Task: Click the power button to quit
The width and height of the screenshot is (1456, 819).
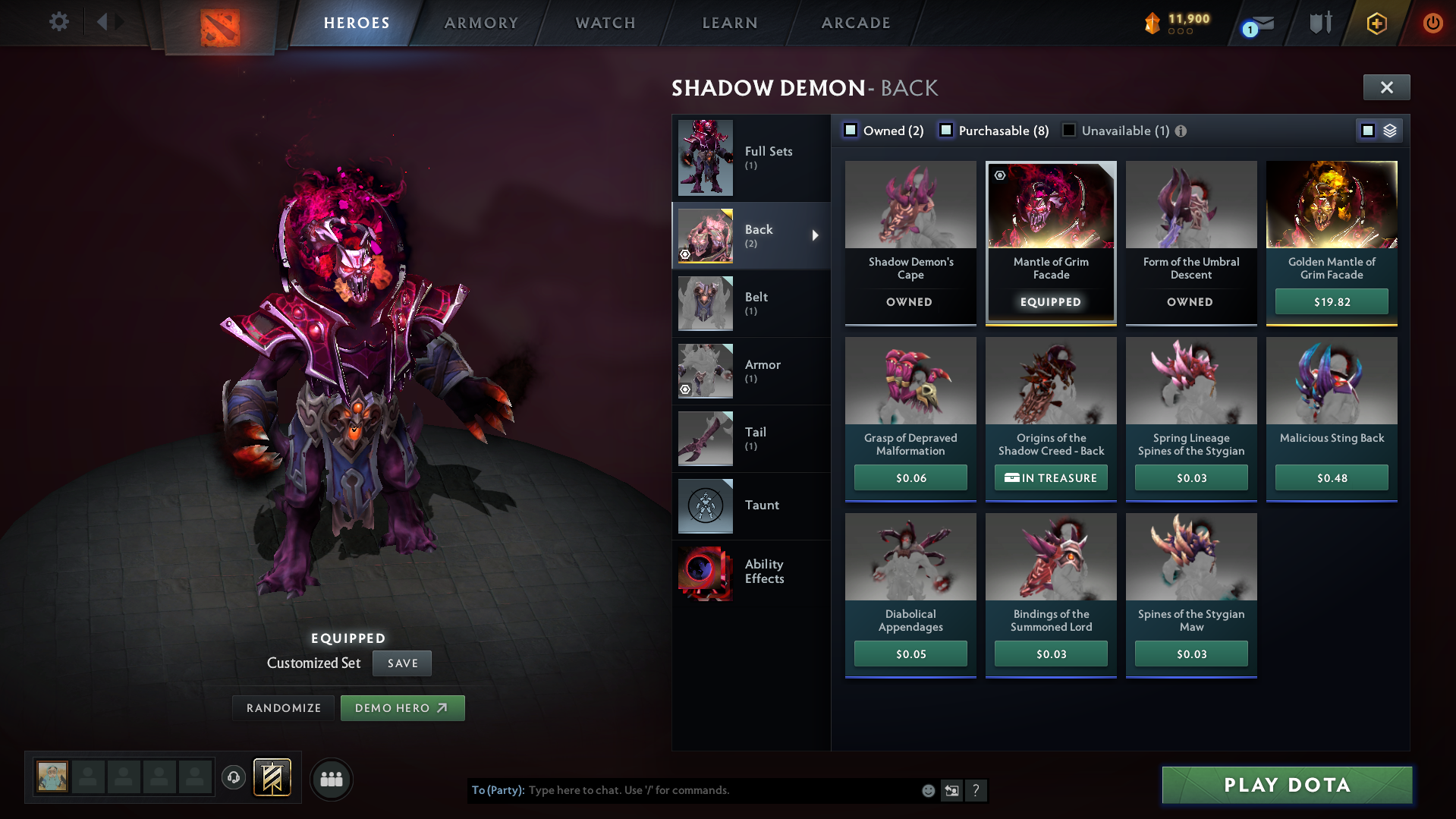Action: 1432,23
